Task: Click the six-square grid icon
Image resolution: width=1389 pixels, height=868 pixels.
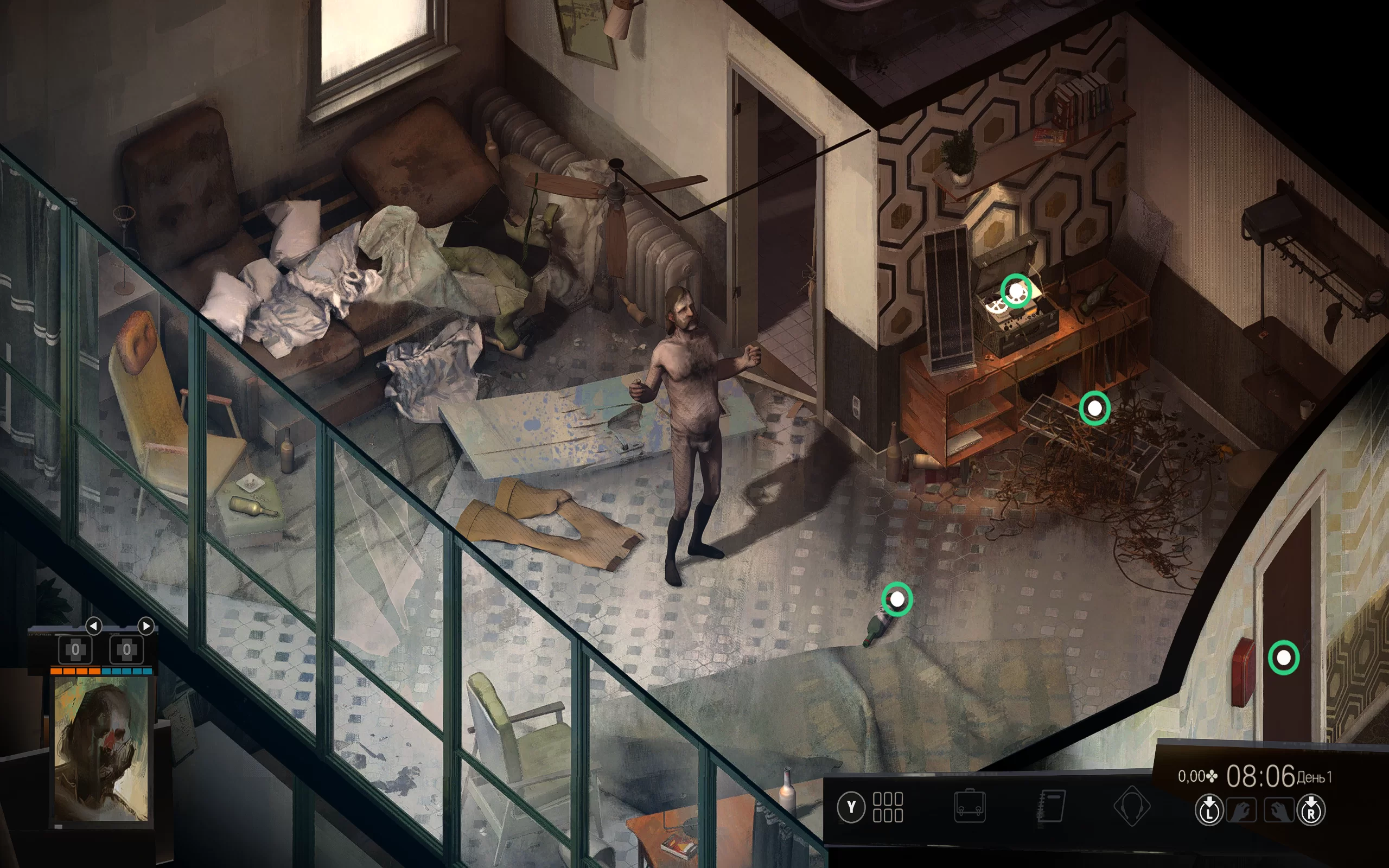Action: click(887, 807)
